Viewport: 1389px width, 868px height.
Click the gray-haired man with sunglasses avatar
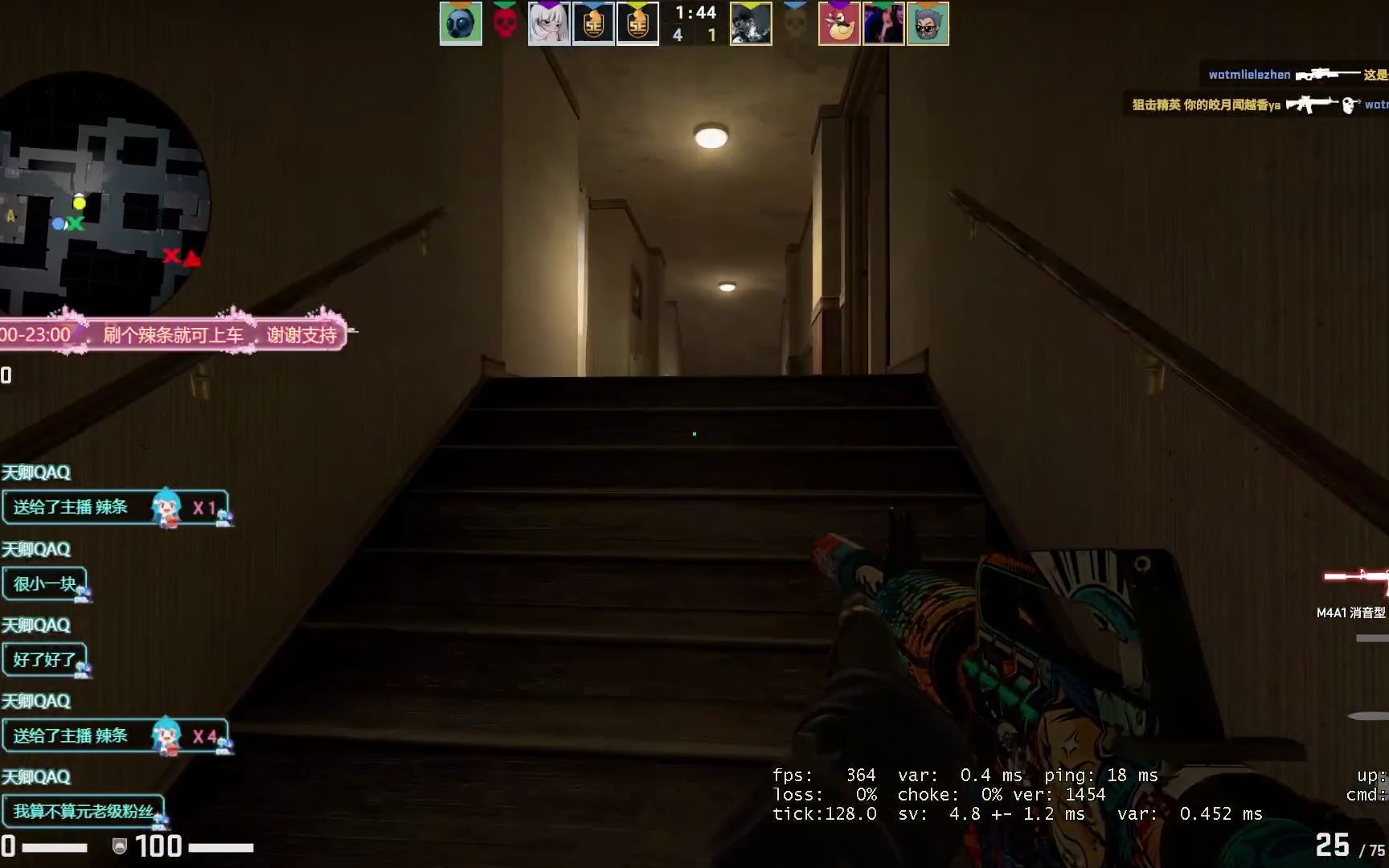(928, 23)
